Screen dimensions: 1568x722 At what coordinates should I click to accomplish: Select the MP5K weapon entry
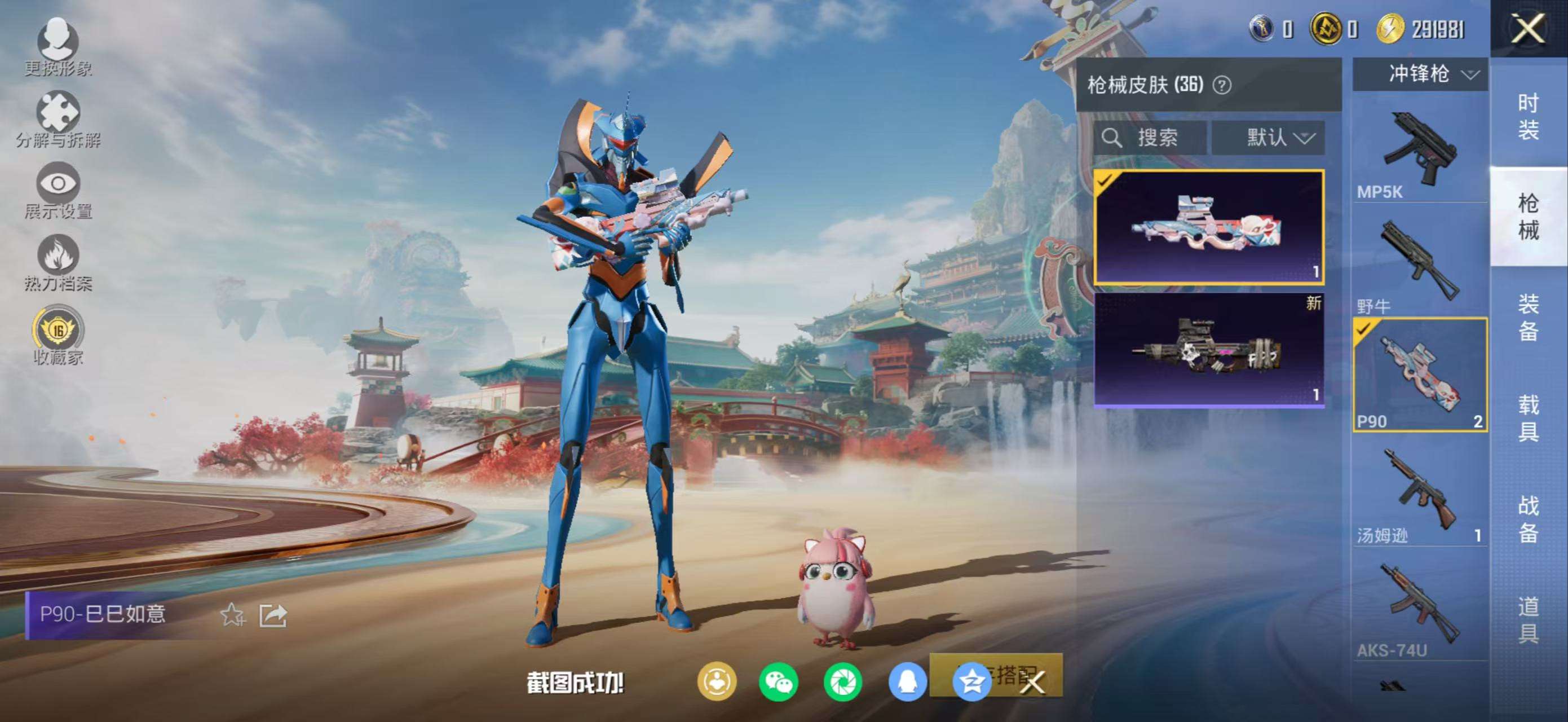pyautogui.click(x=1420, y=152)
